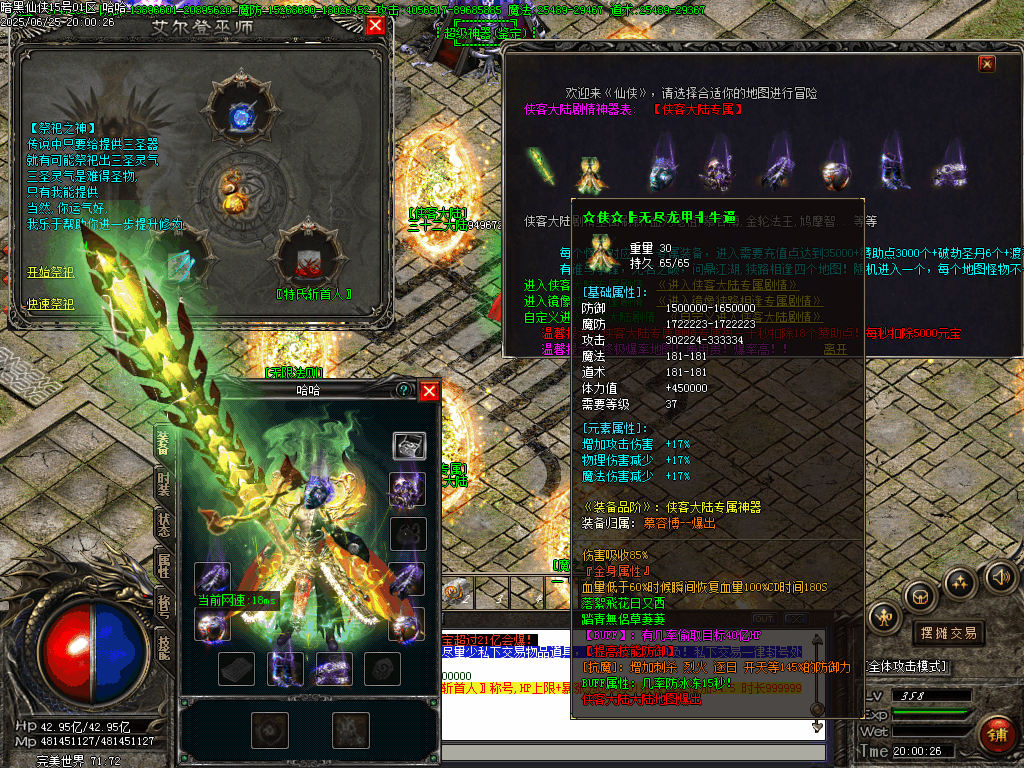This screenshot has width=1024, height=768.
Task: Open the character figure HUD icon
Action: [886, 618]
